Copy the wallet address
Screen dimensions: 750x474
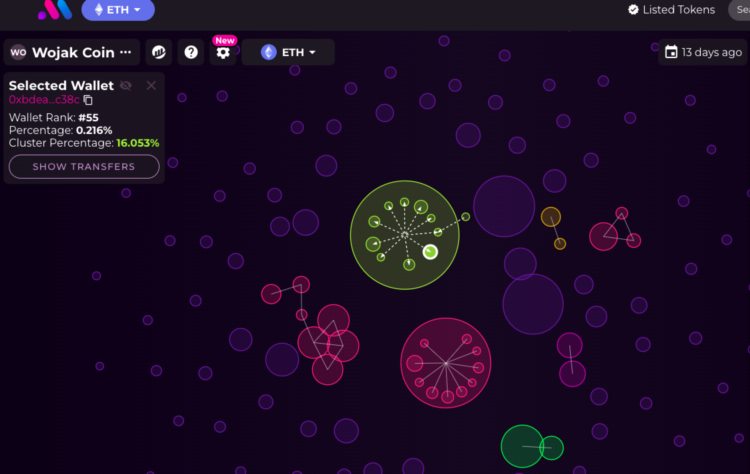pyautogui.click(x=88, y=100)
